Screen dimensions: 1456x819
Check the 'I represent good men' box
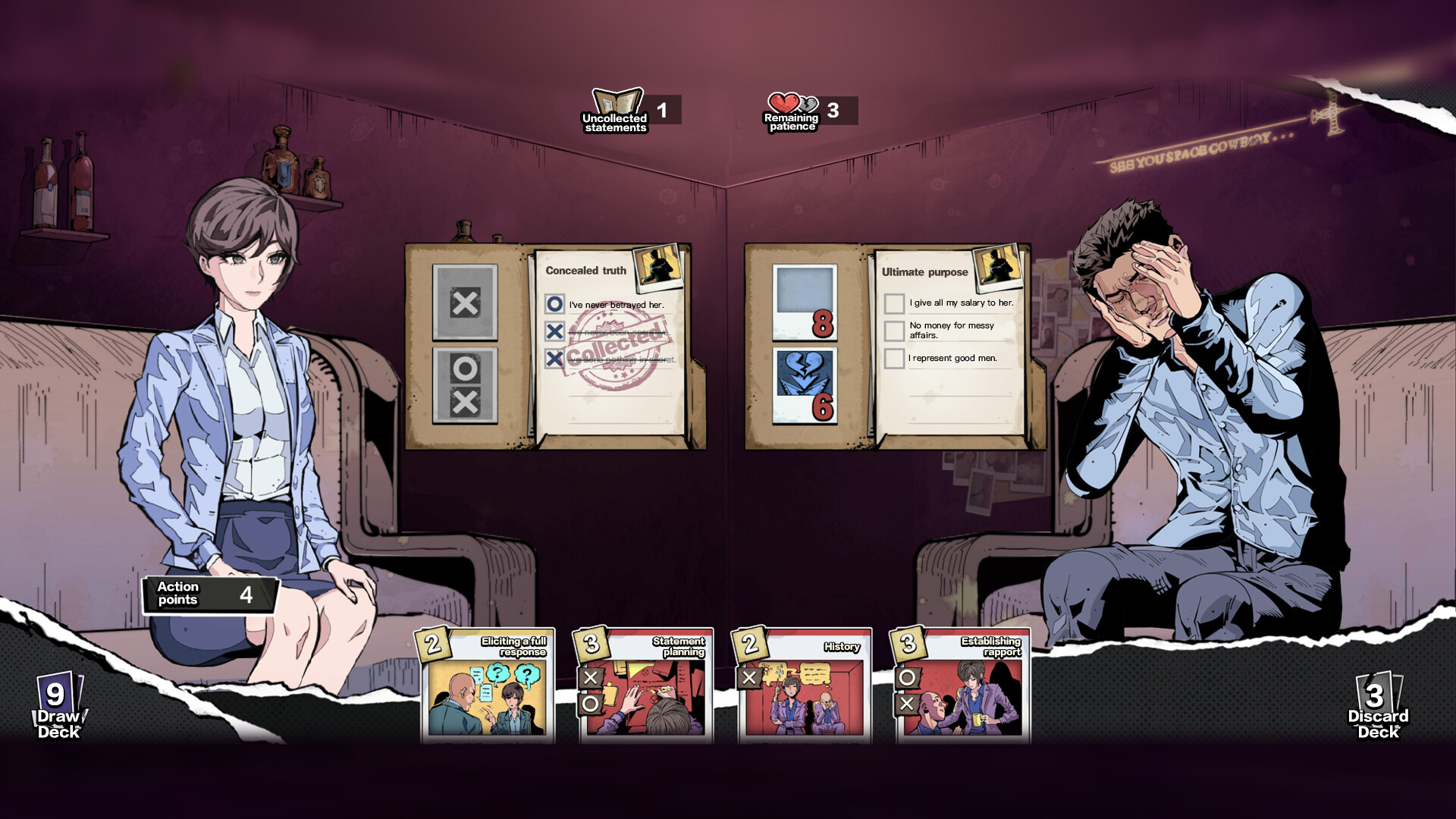pos(893,358)
